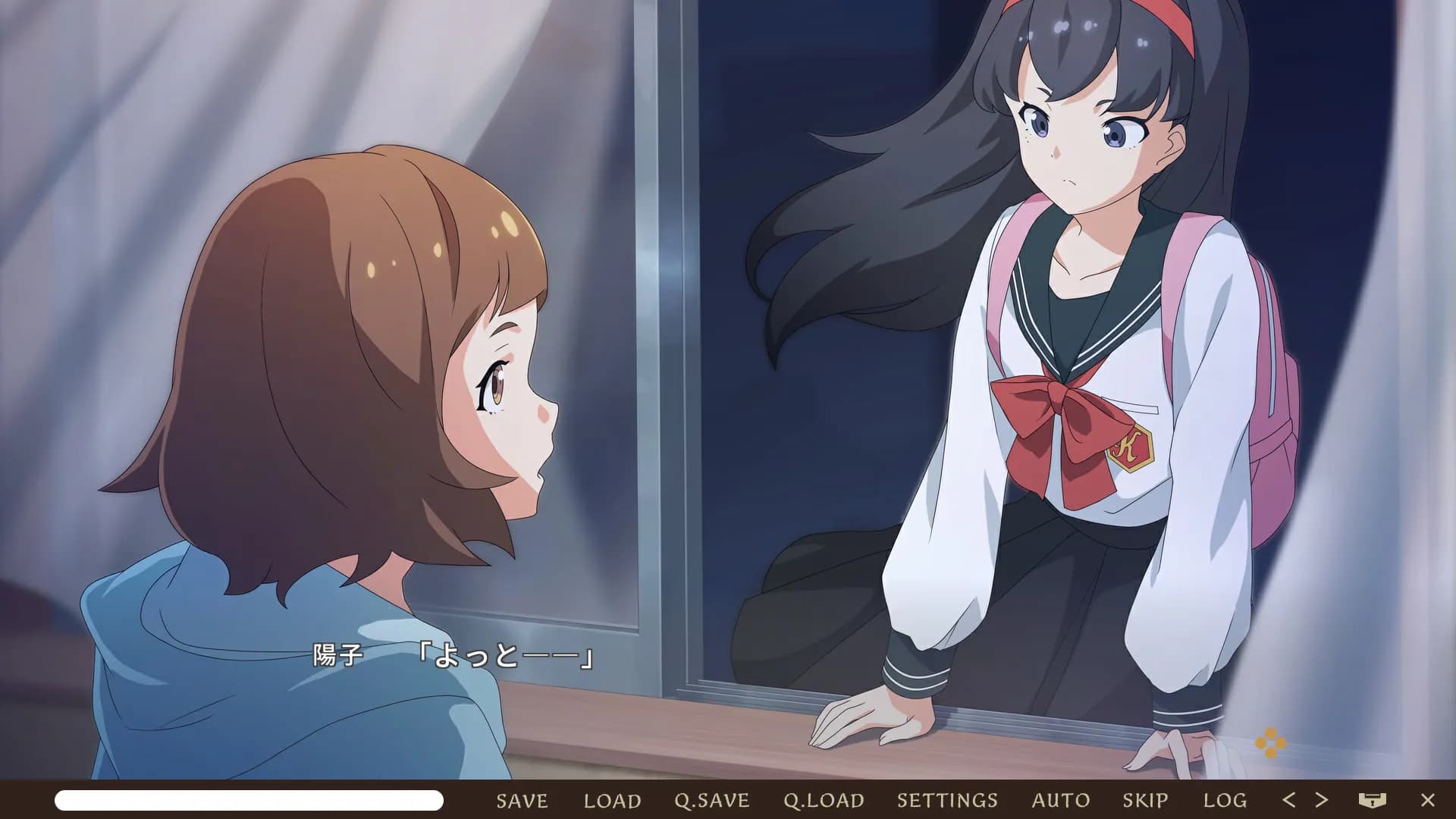Quick save with Q.SAVE
This screenshot has width=1456, height=819.
[711, 800]
